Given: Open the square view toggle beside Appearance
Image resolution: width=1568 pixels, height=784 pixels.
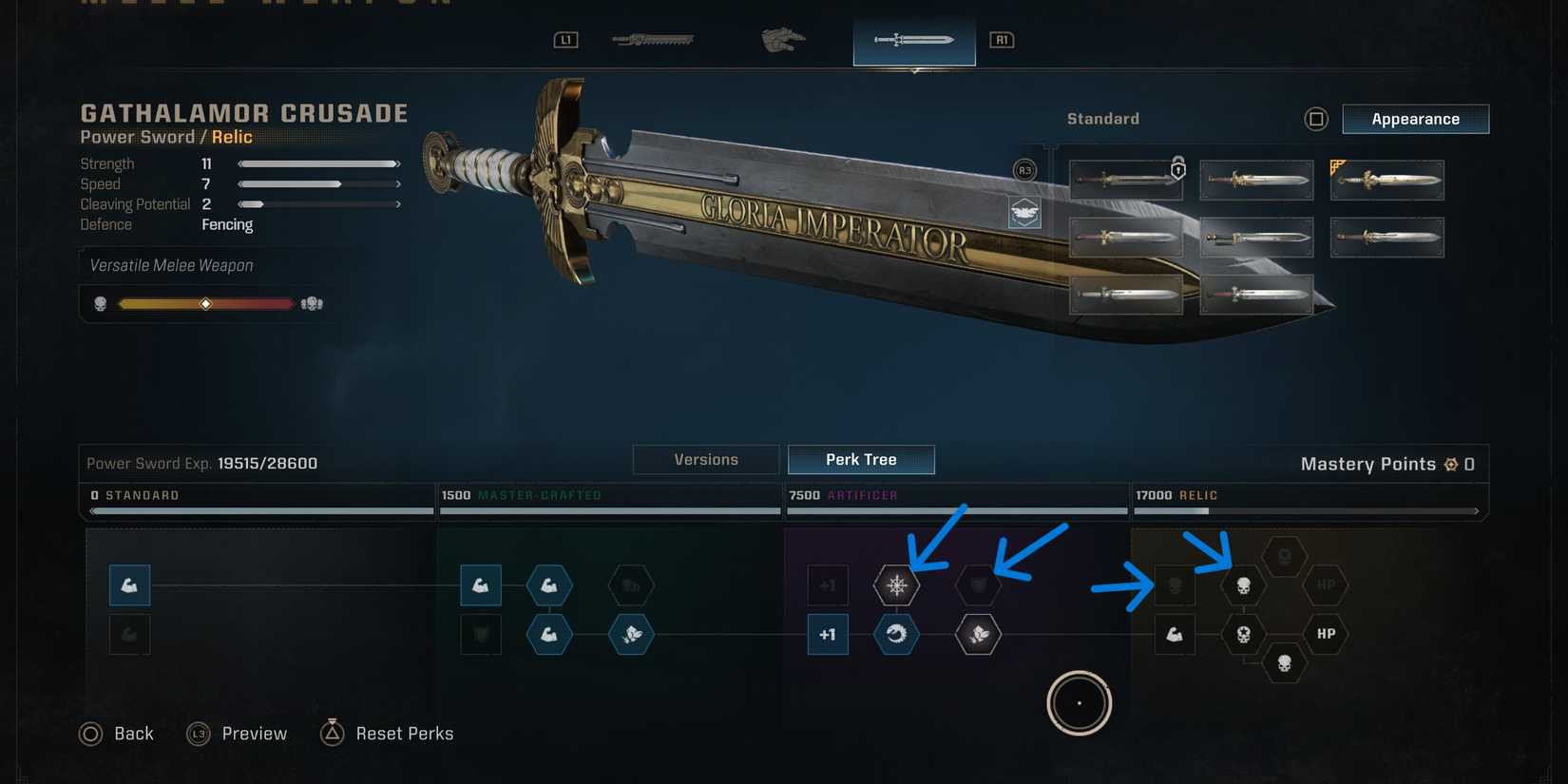Looking at the screenshot, I should [x=1317, y=120].
